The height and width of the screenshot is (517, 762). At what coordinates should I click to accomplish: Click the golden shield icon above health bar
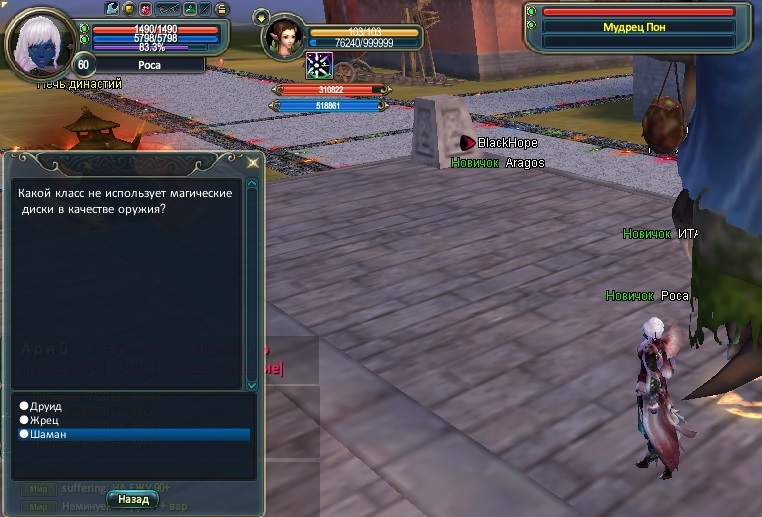pos(128,9)
